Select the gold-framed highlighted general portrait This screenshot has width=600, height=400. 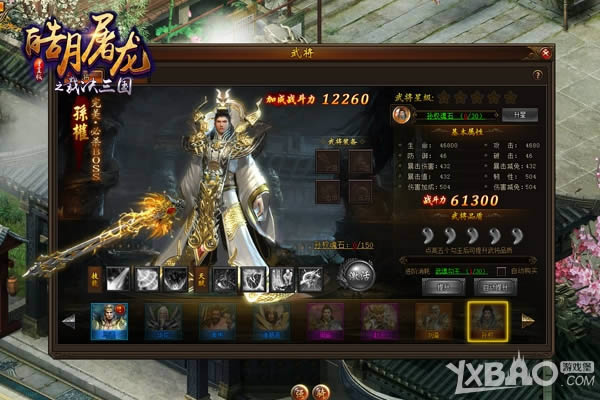tap(487, 320)
